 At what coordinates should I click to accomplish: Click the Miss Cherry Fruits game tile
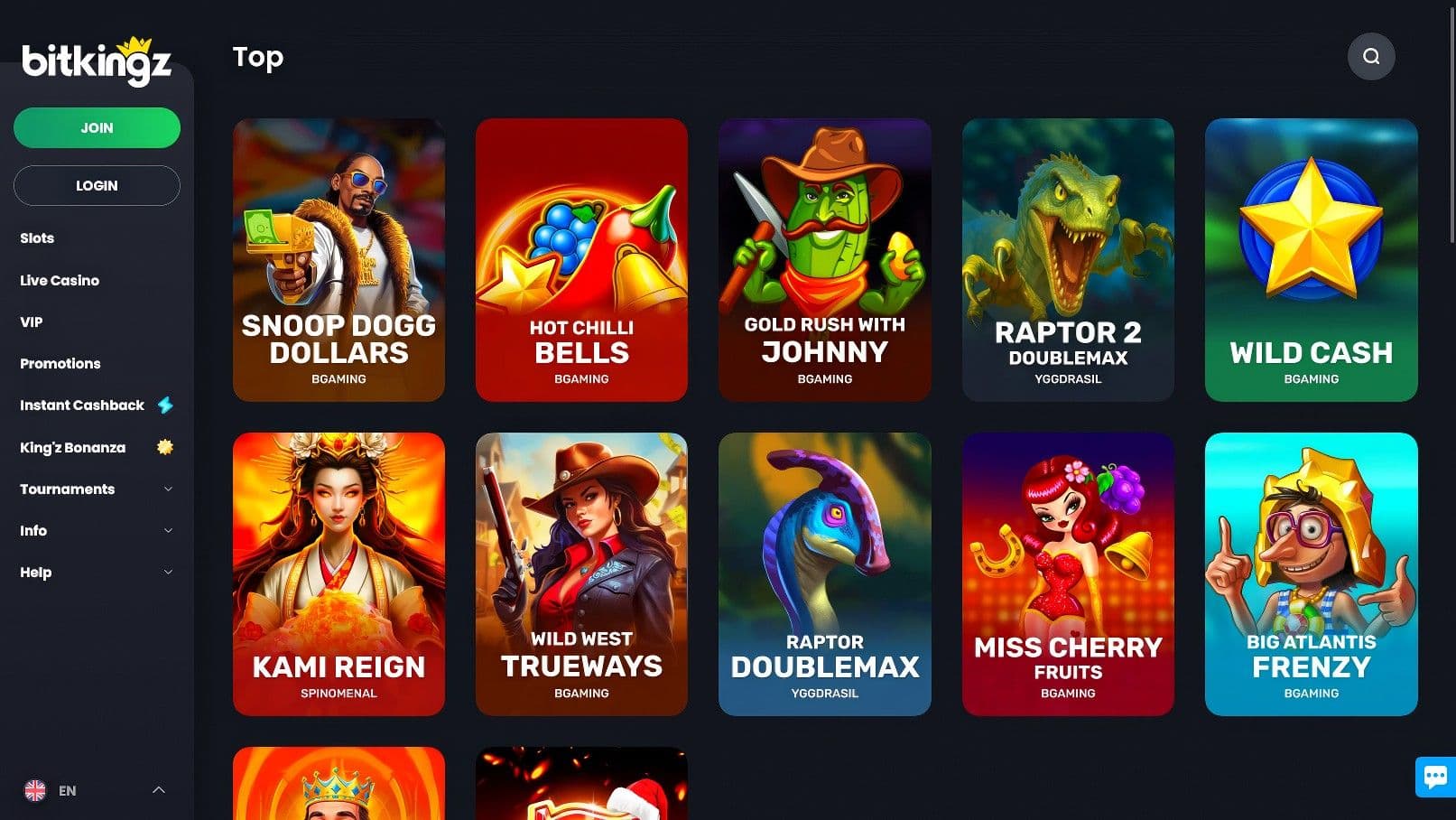[x=1068, y=573]
